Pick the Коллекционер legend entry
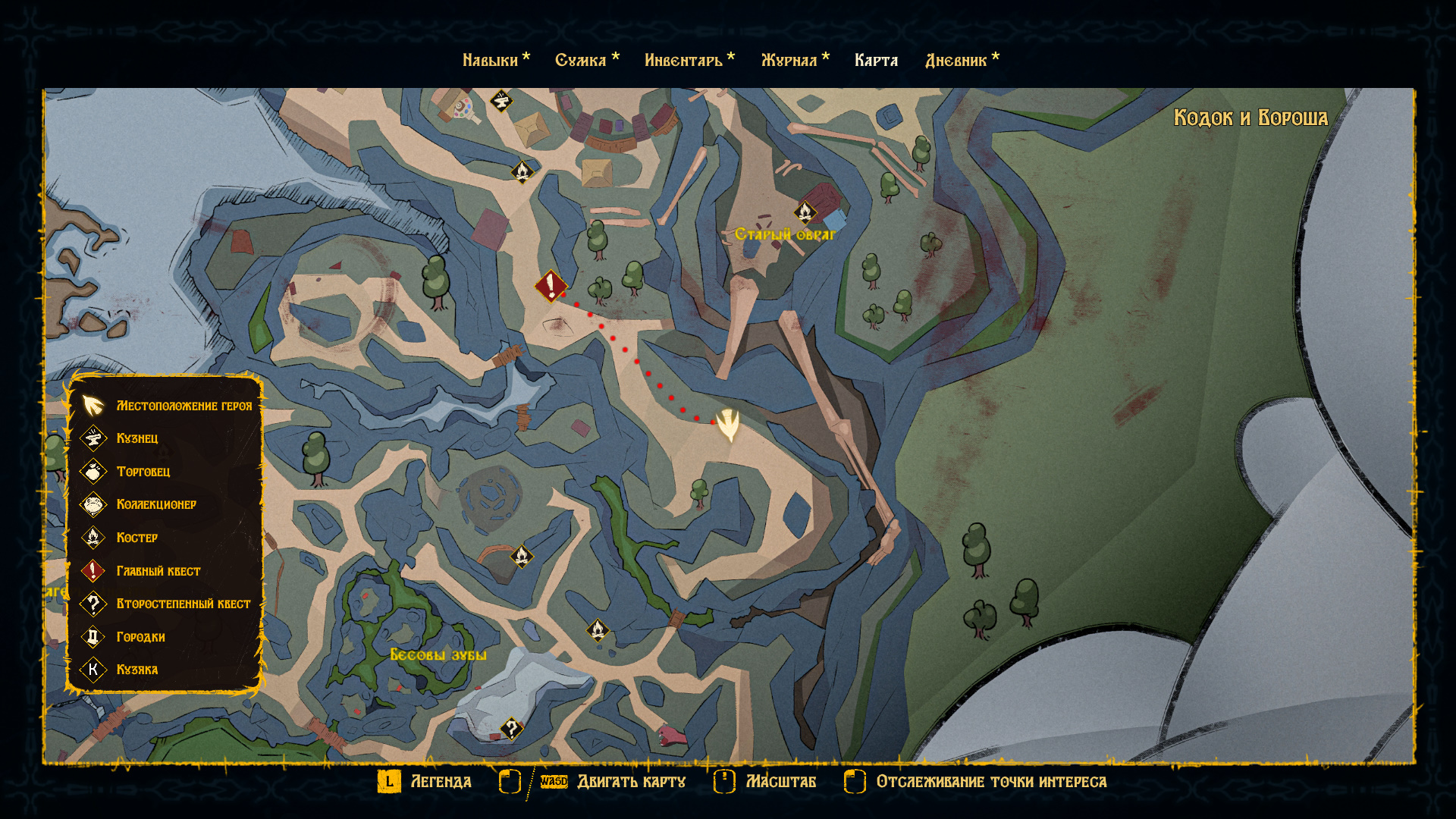The image size is (1456, 819). (156, 504)
